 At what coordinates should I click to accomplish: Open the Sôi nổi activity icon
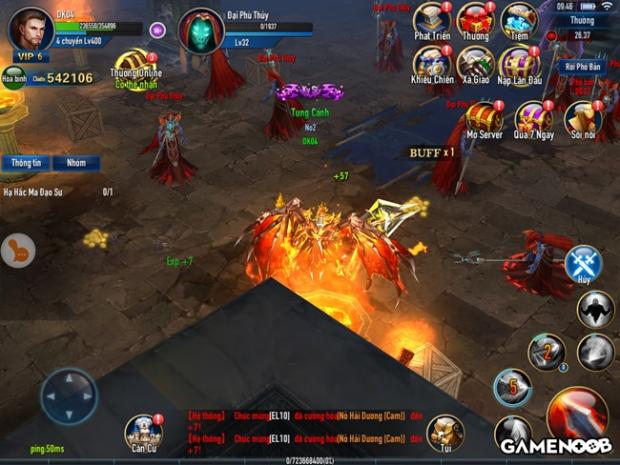tap(582, 118)
